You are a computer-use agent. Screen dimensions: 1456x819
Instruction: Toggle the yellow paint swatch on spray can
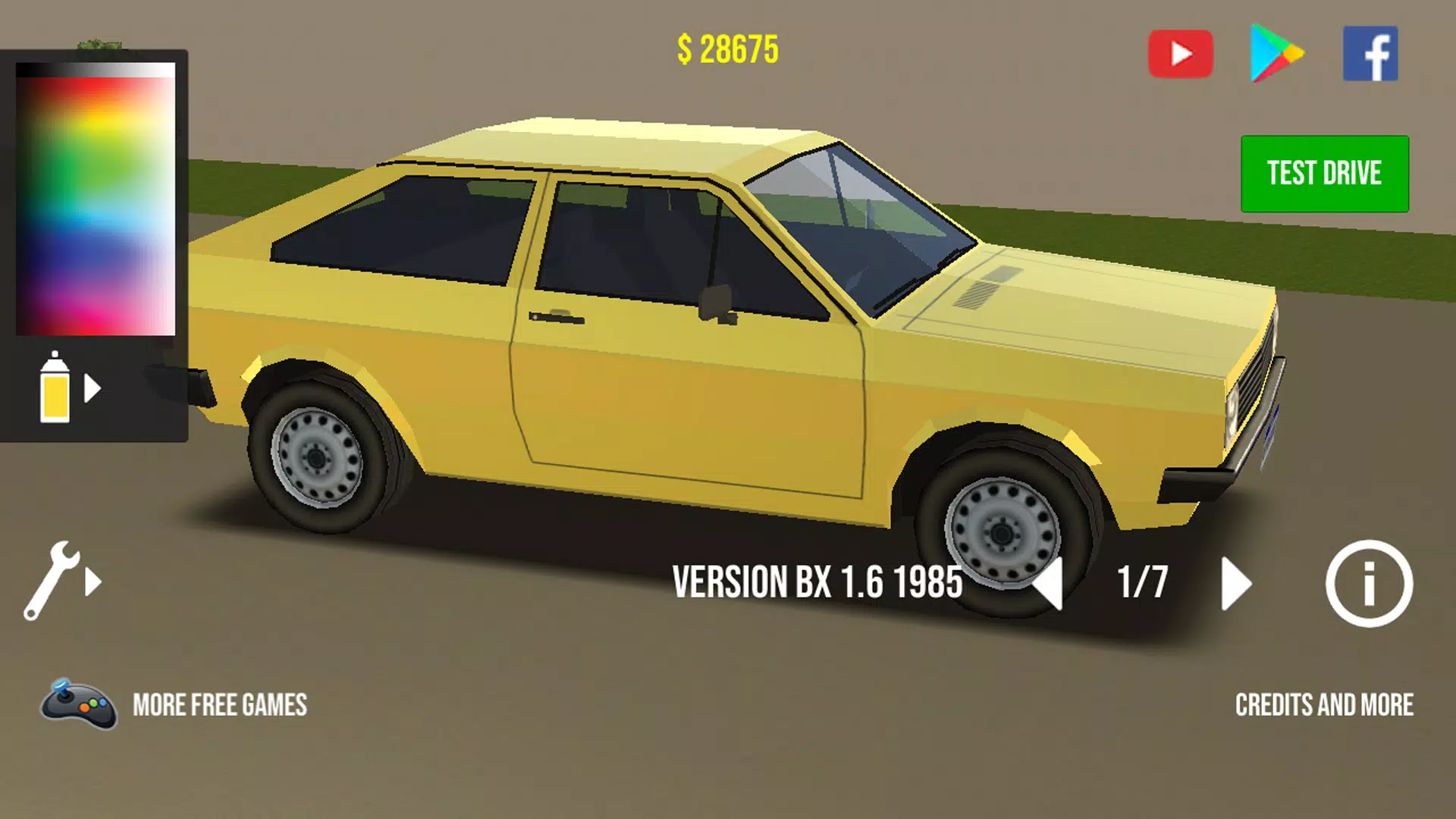point(55,398)
